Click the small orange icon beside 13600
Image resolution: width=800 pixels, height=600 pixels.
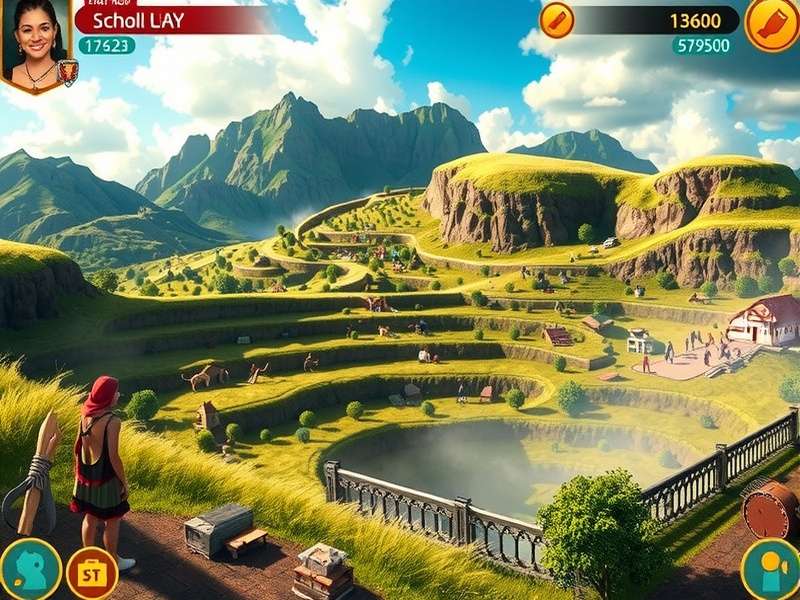tap(557, 20)
